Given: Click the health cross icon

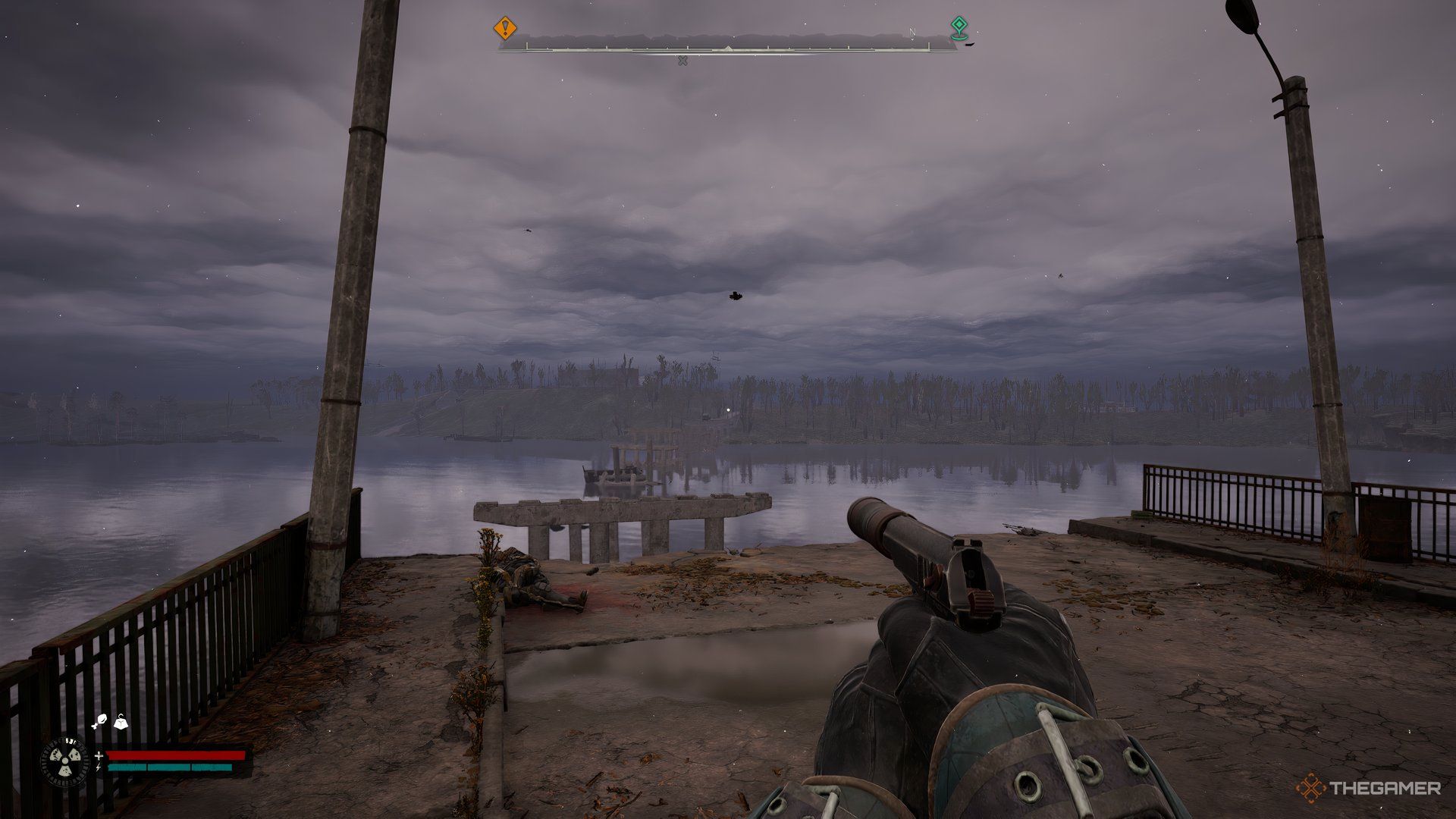Looking at the screenshot, I should 99,756.
